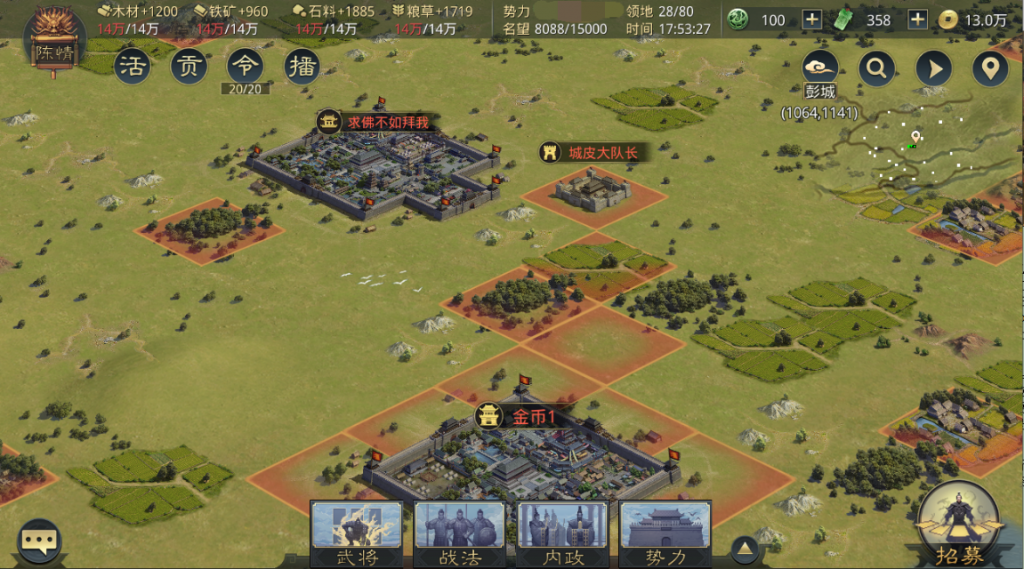Open the 彭城 weather cloud icon
This screenshot has height=569, width=1024.
click(820, 67)
